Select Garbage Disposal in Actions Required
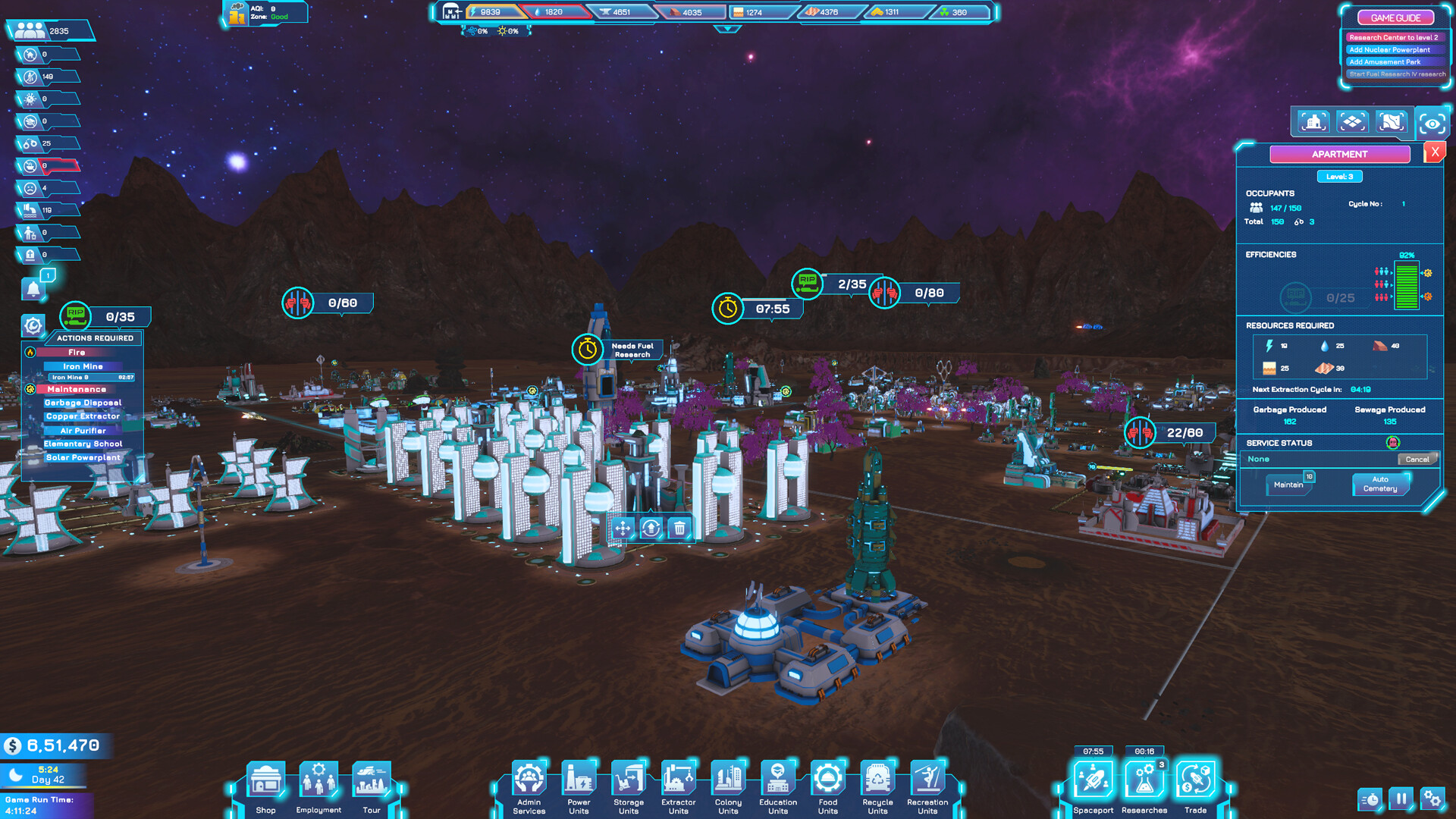The width and height of the screenshot is (1456, 819). (83, 403)
